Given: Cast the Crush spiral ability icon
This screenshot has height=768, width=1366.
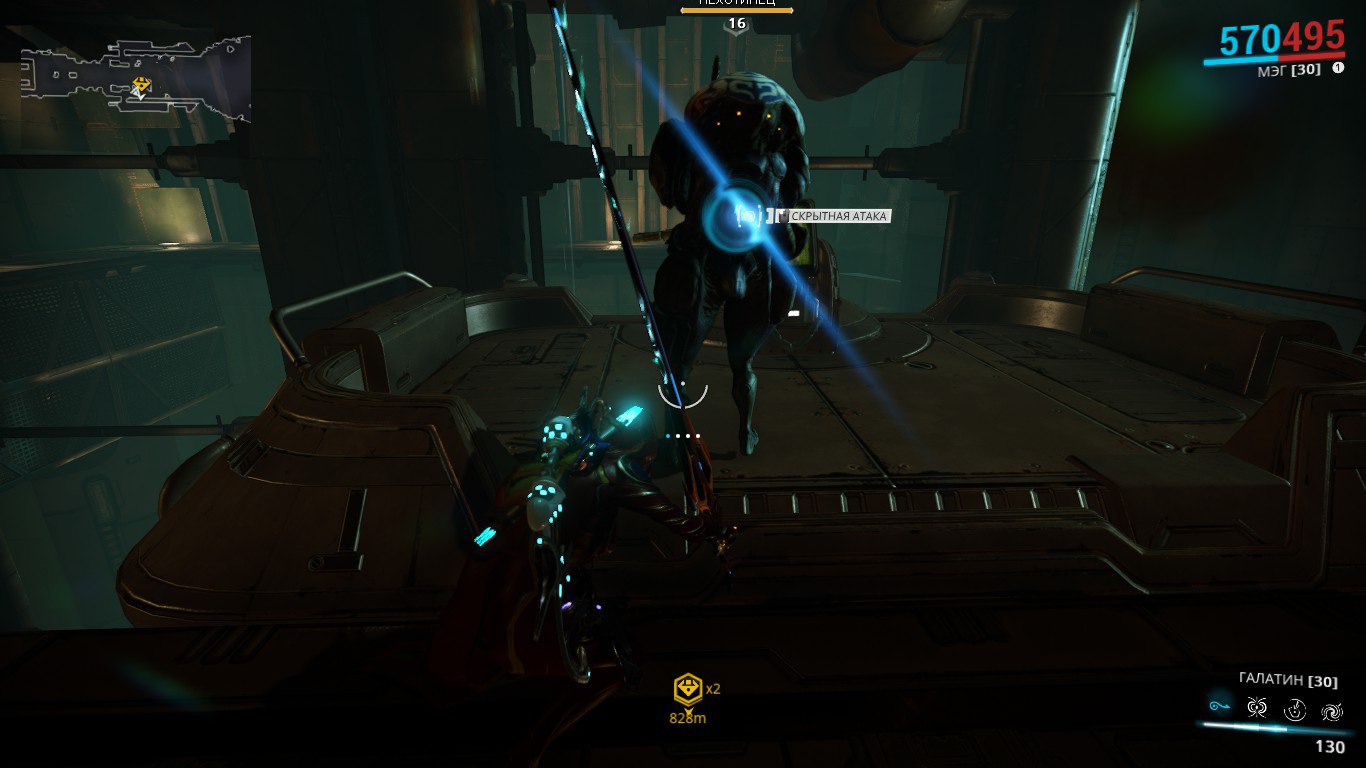Looking at the screenshot, I should [x=1332, y=710].
